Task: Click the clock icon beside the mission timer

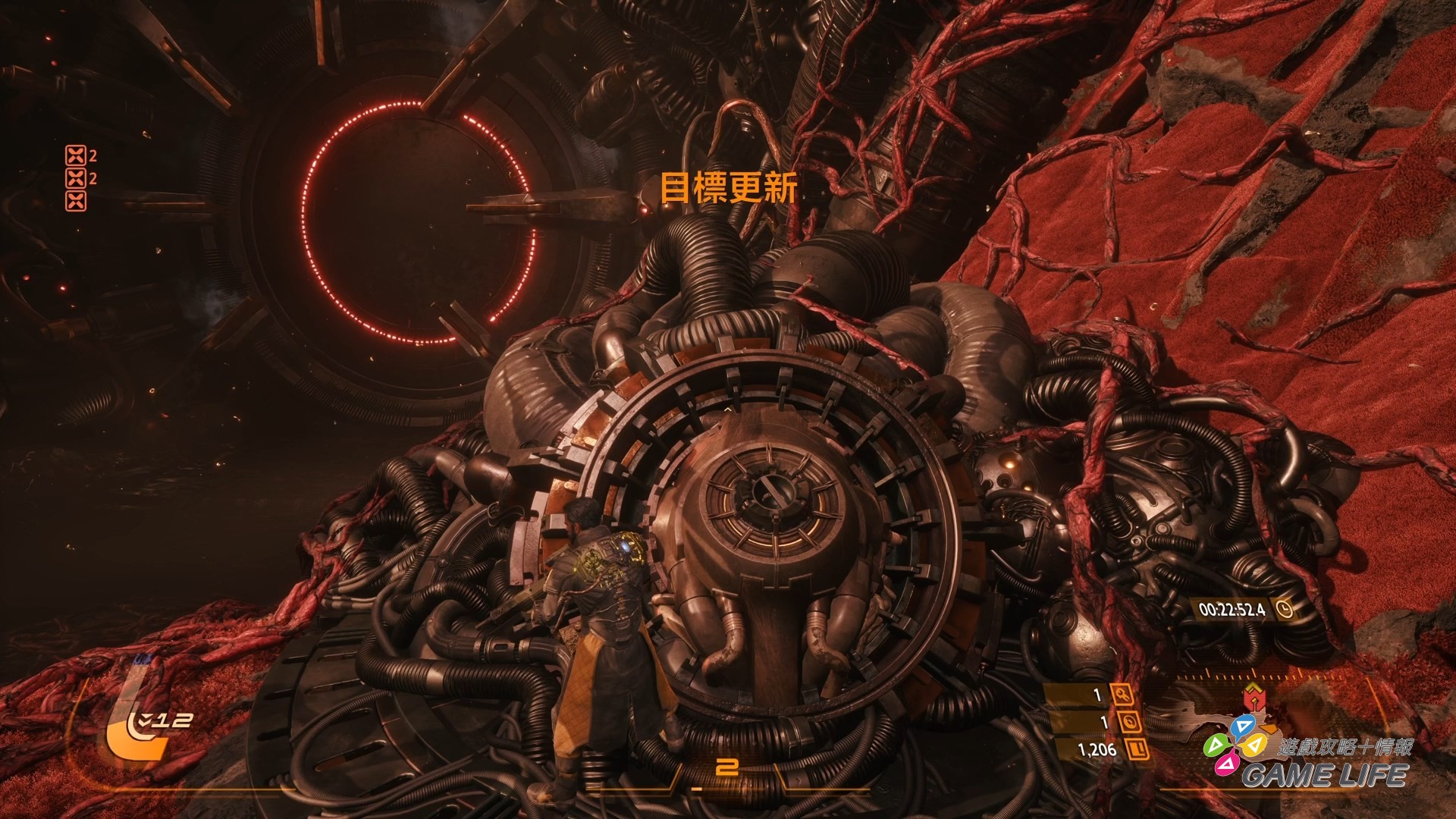Action: pos(1285,609)
